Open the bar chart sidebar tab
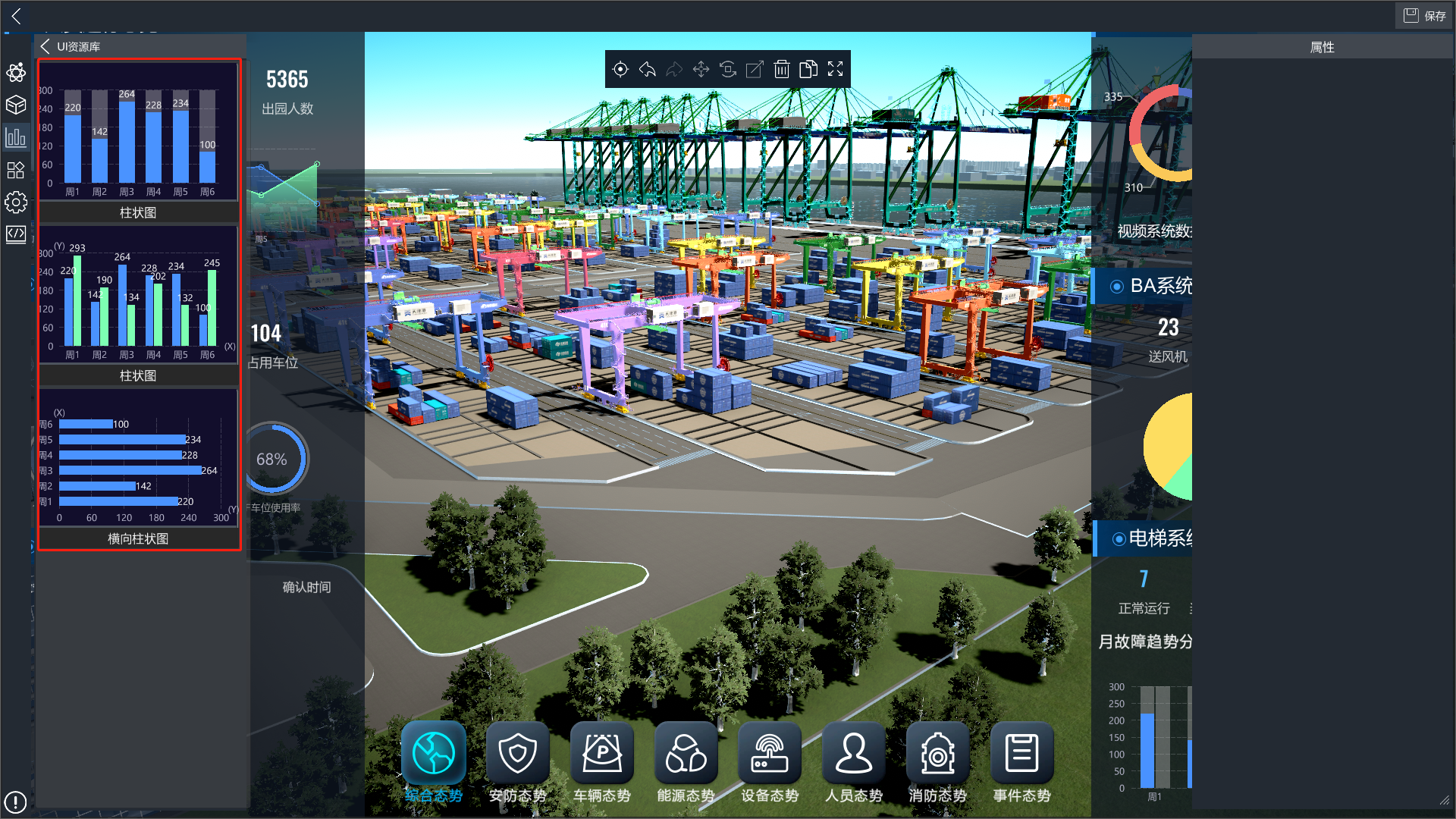1456x819 pixels. pyautogui.click(x=16, y=138)
